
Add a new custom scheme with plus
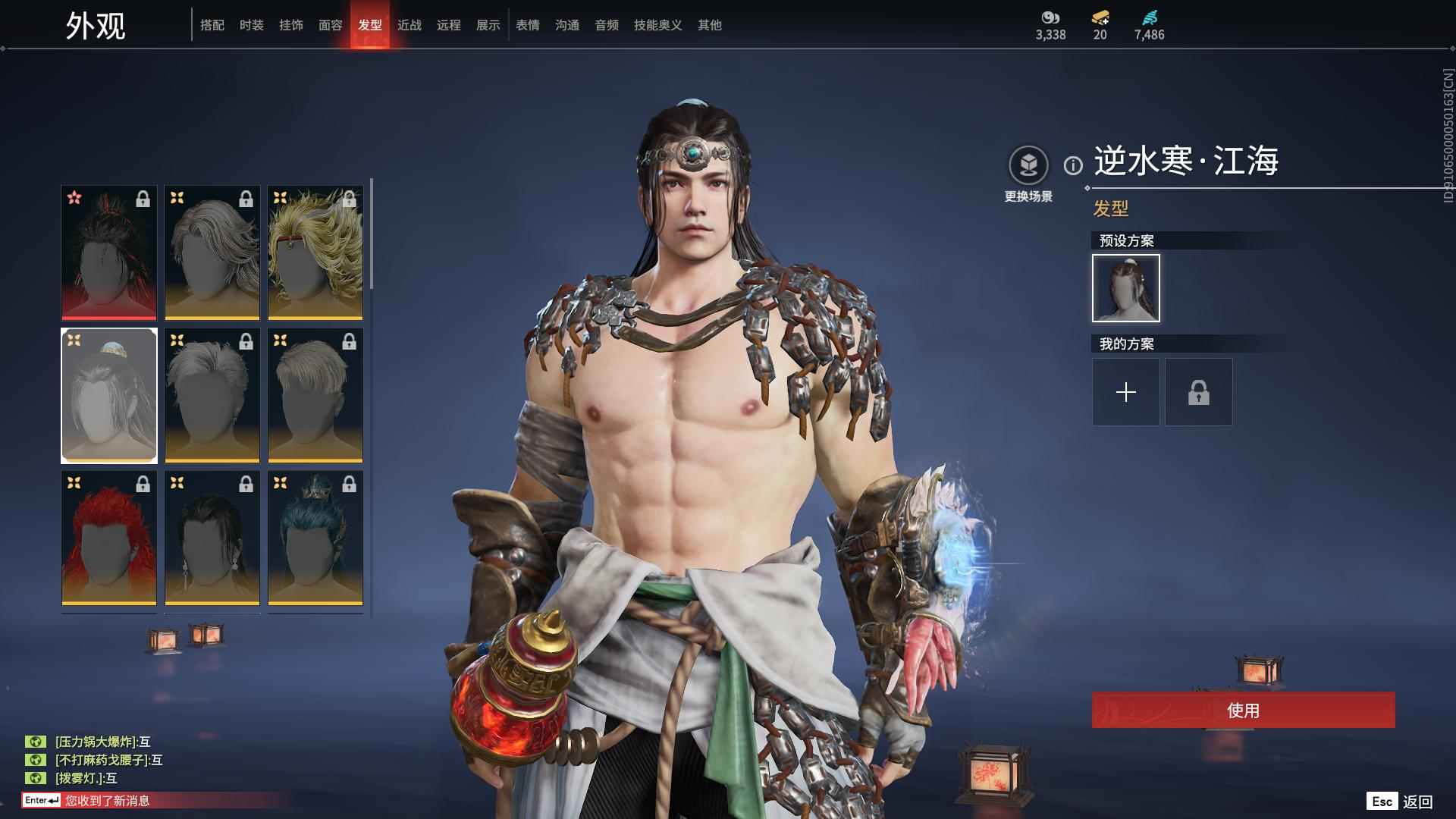pyautogui.click(x=1125, y=392)
